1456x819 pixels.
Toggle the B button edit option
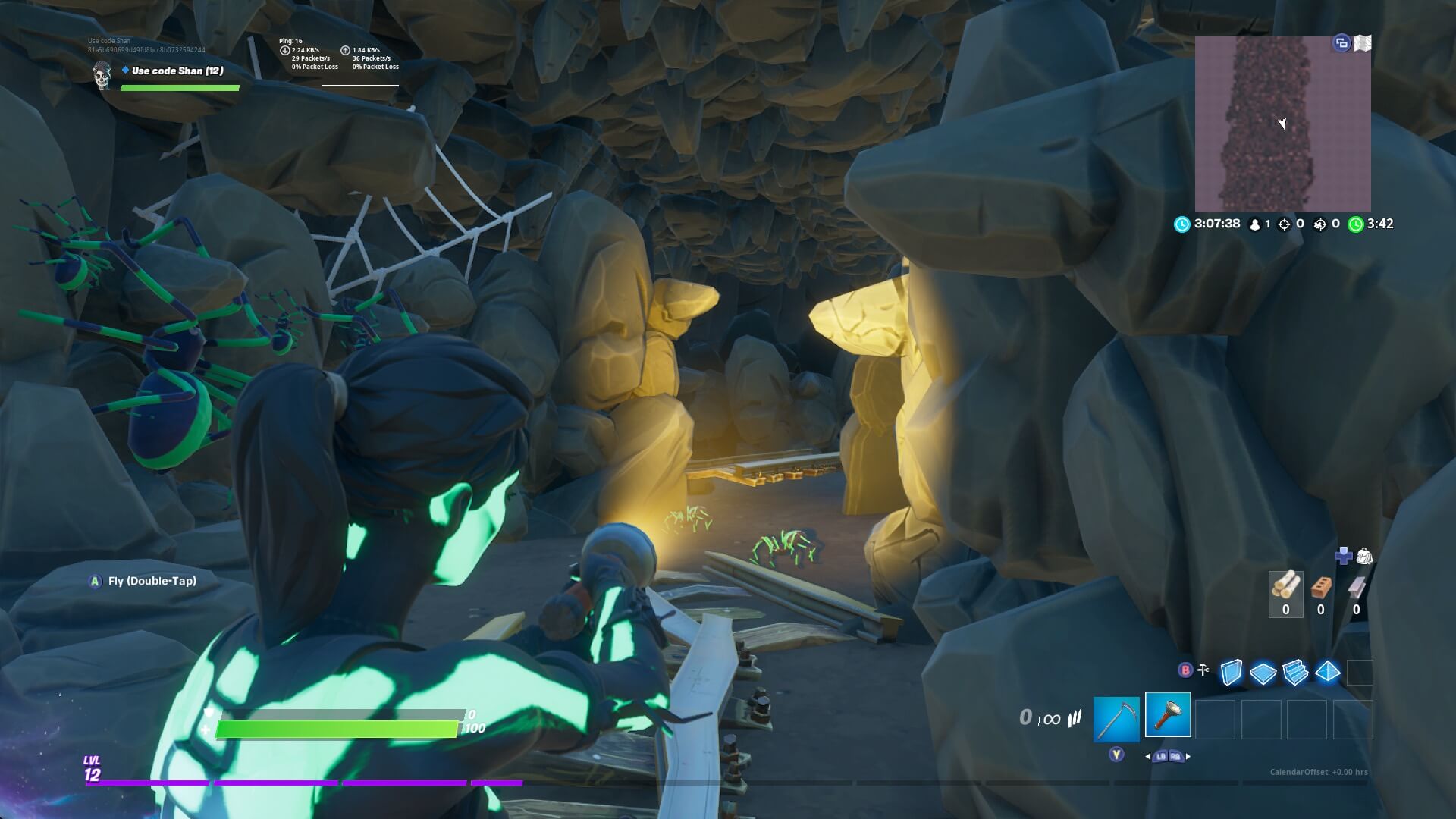point(1185,670)
